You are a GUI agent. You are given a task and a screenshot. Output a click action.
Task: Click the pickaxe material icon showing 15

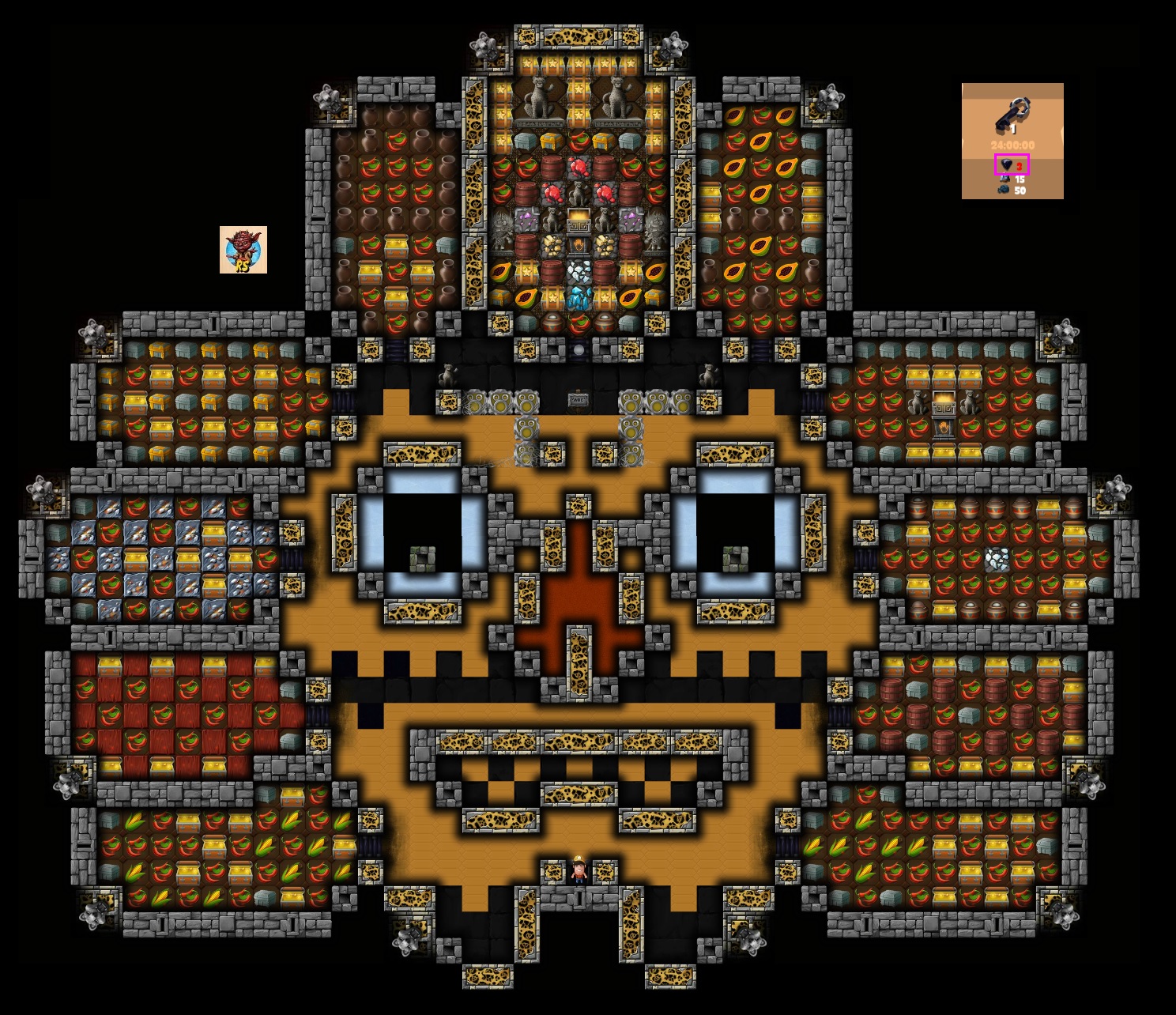click(1005, 179)
